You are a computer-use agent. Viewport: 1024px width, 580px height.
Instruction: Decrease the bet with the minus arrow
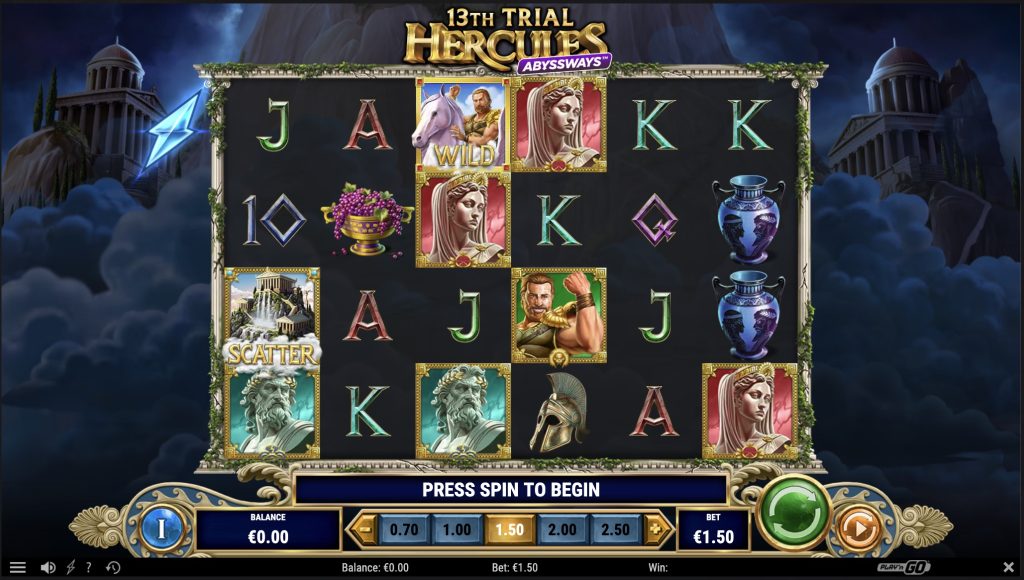pos(364,529)
